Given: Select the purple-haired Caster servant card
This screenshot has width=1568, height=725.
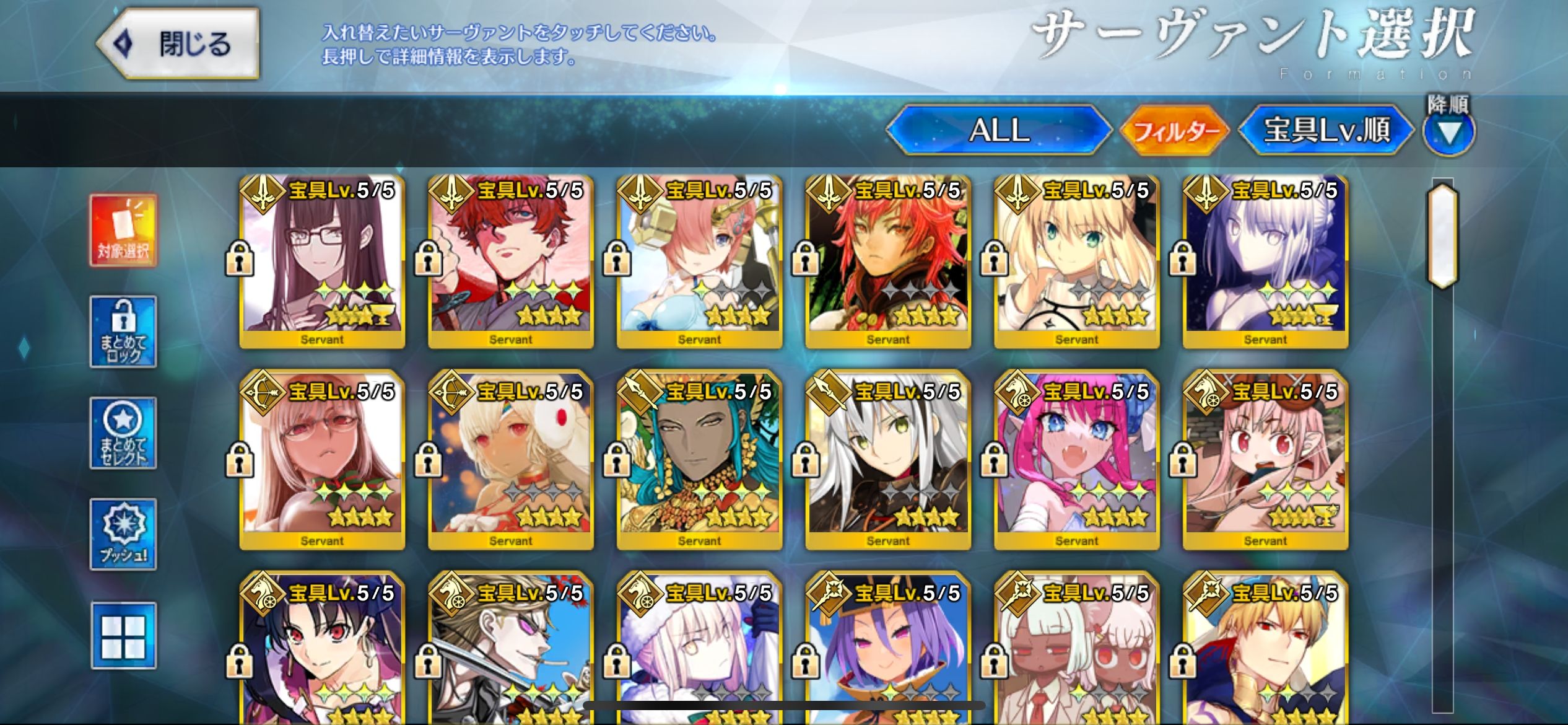Looking at the screenshot, I should pos(888,651).
